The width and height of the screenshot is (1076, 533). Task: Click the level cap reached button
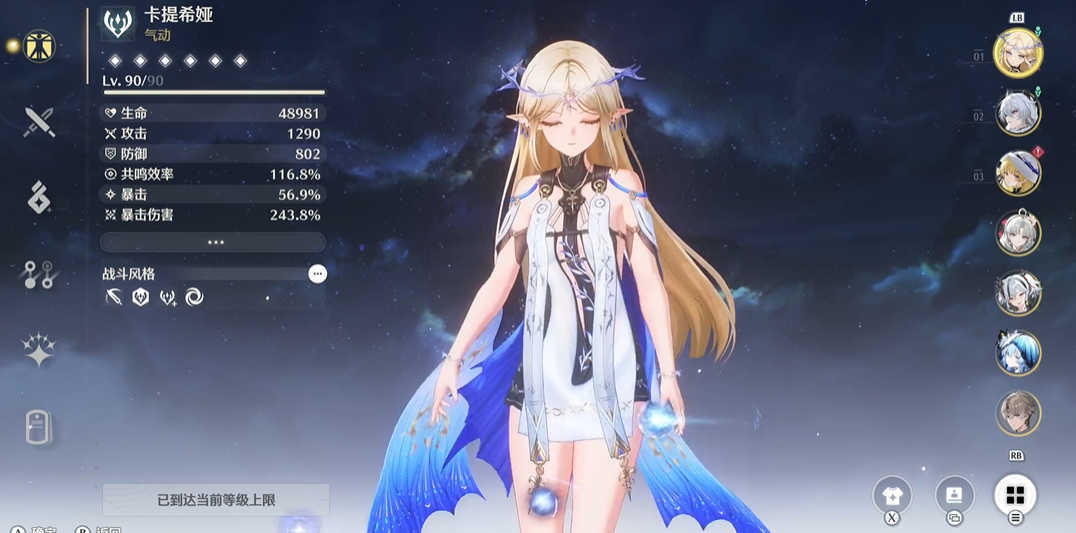[x=216, y=499]
